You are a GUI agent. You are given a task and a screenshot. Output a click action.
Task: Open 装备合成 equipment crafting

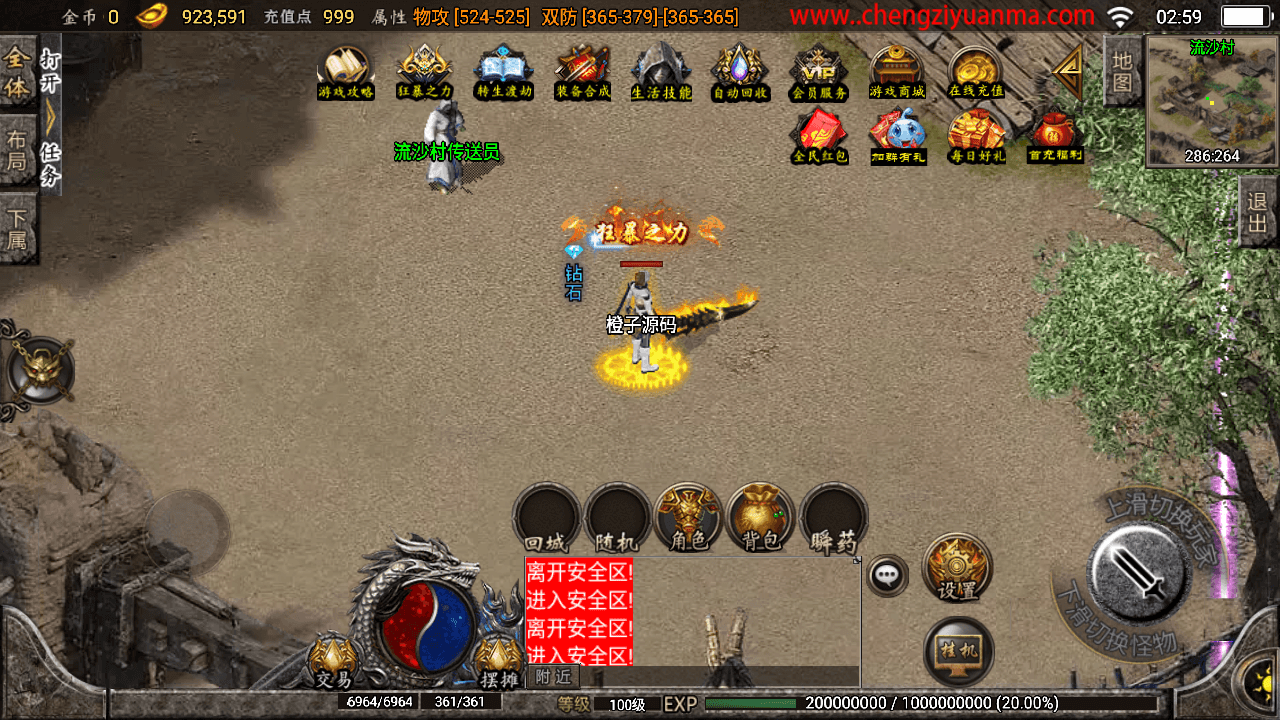[x=582, y=72]
